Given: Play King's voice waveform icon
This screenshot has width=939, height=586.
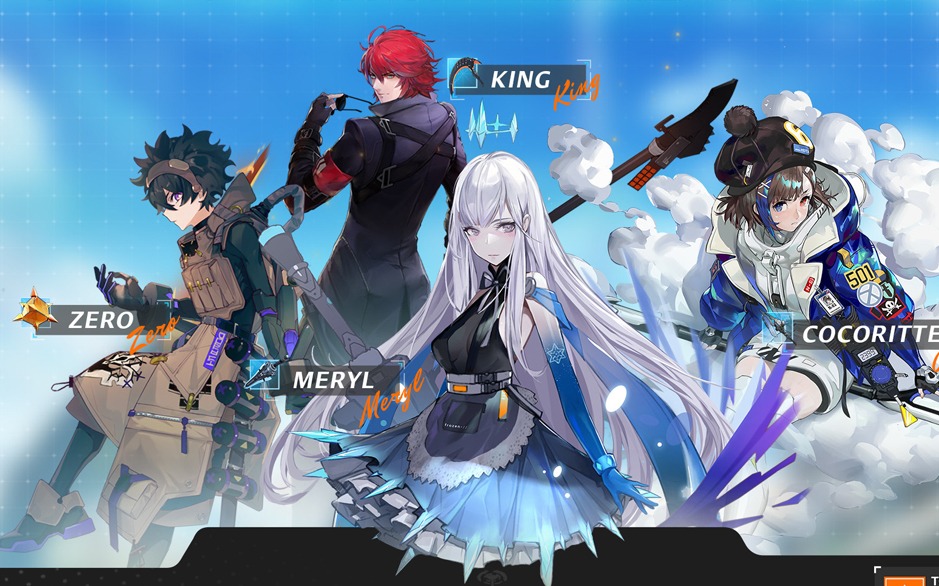Looking at the screenshot, I should coord(493,127).
